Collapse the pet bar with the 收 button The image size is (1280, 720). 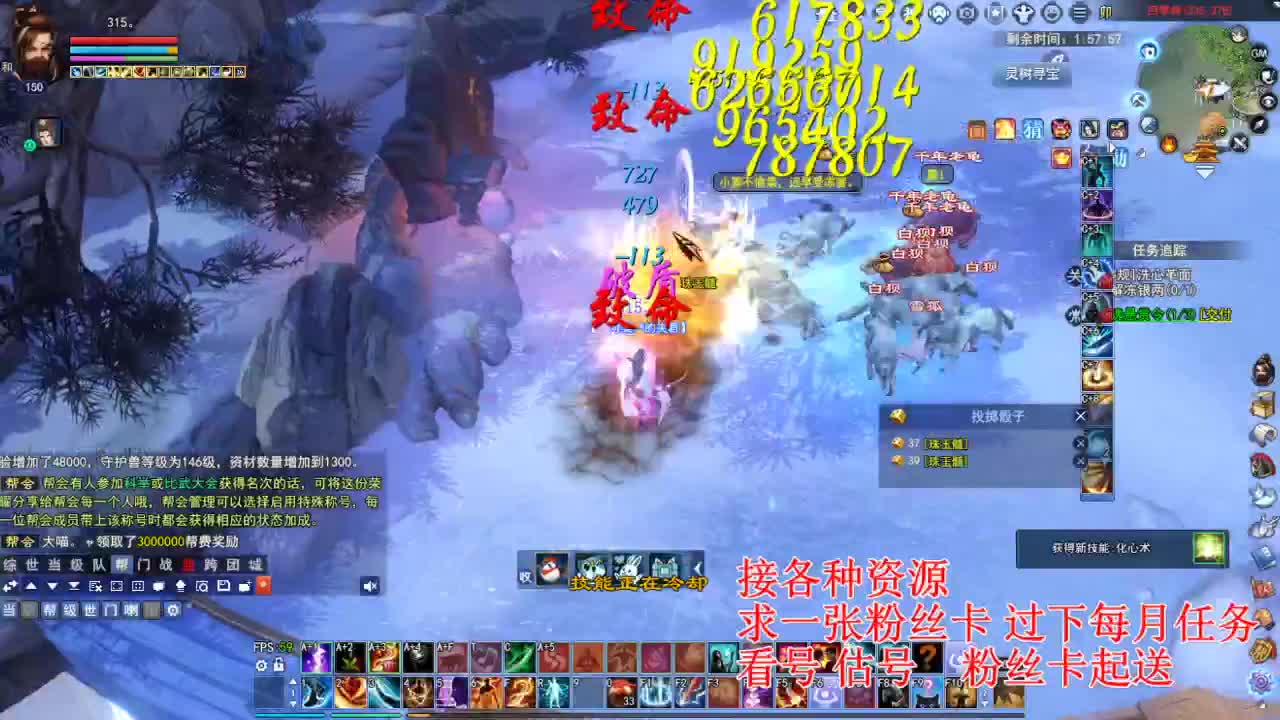pyautogui.click(x=525, y=578)
